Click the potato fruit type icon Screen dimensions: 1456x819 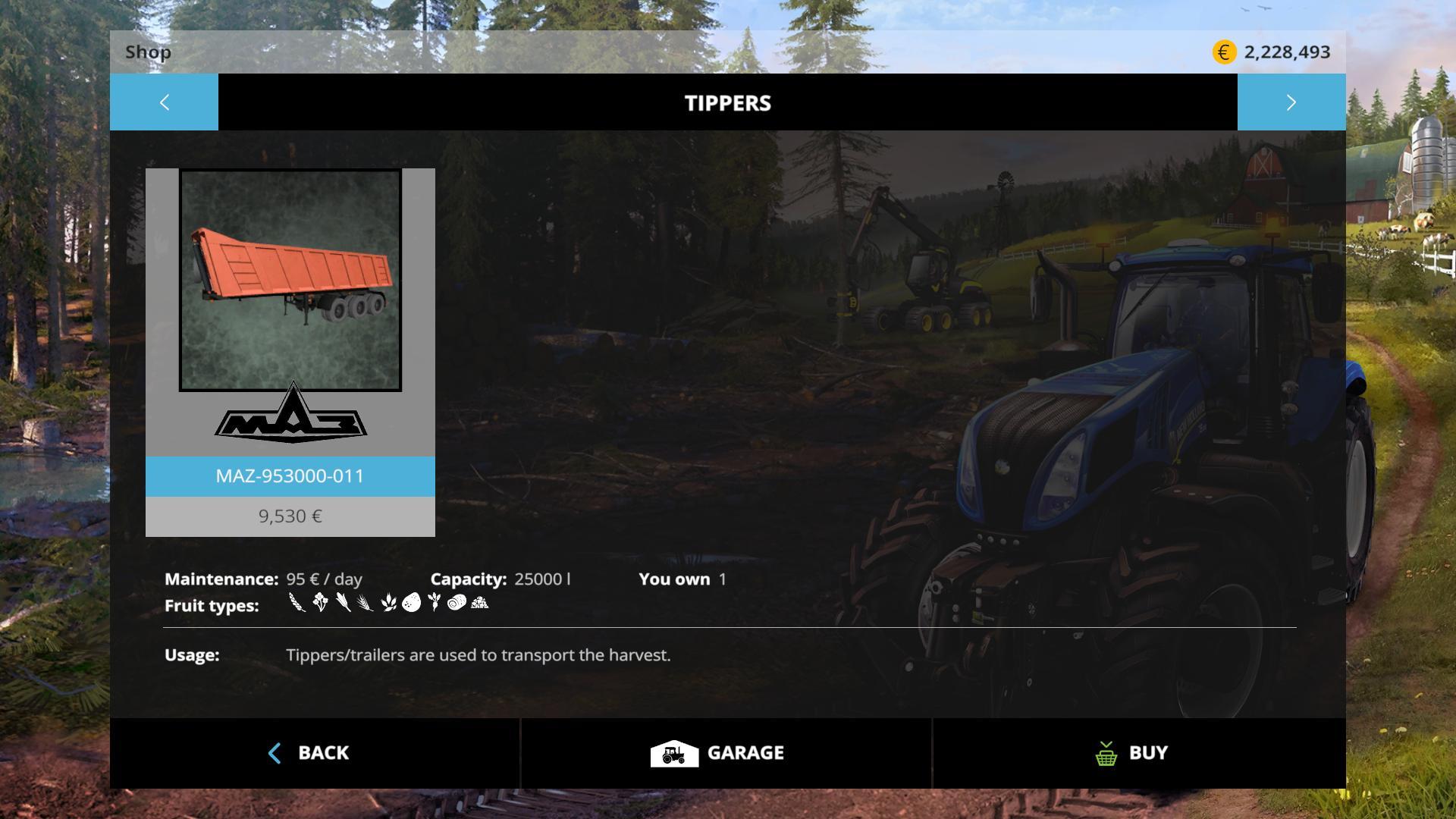click(x=411, y=601)
